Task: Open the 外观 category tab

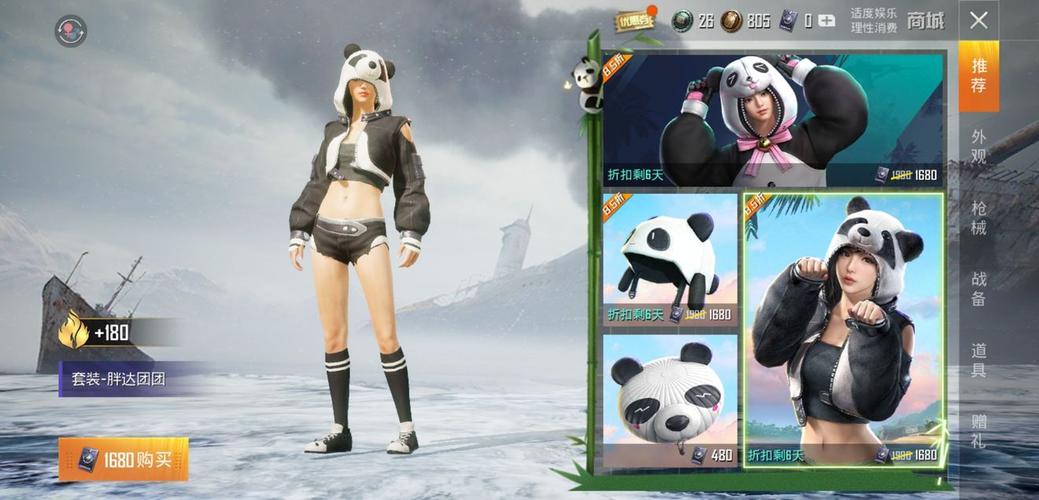Action: 978,146
